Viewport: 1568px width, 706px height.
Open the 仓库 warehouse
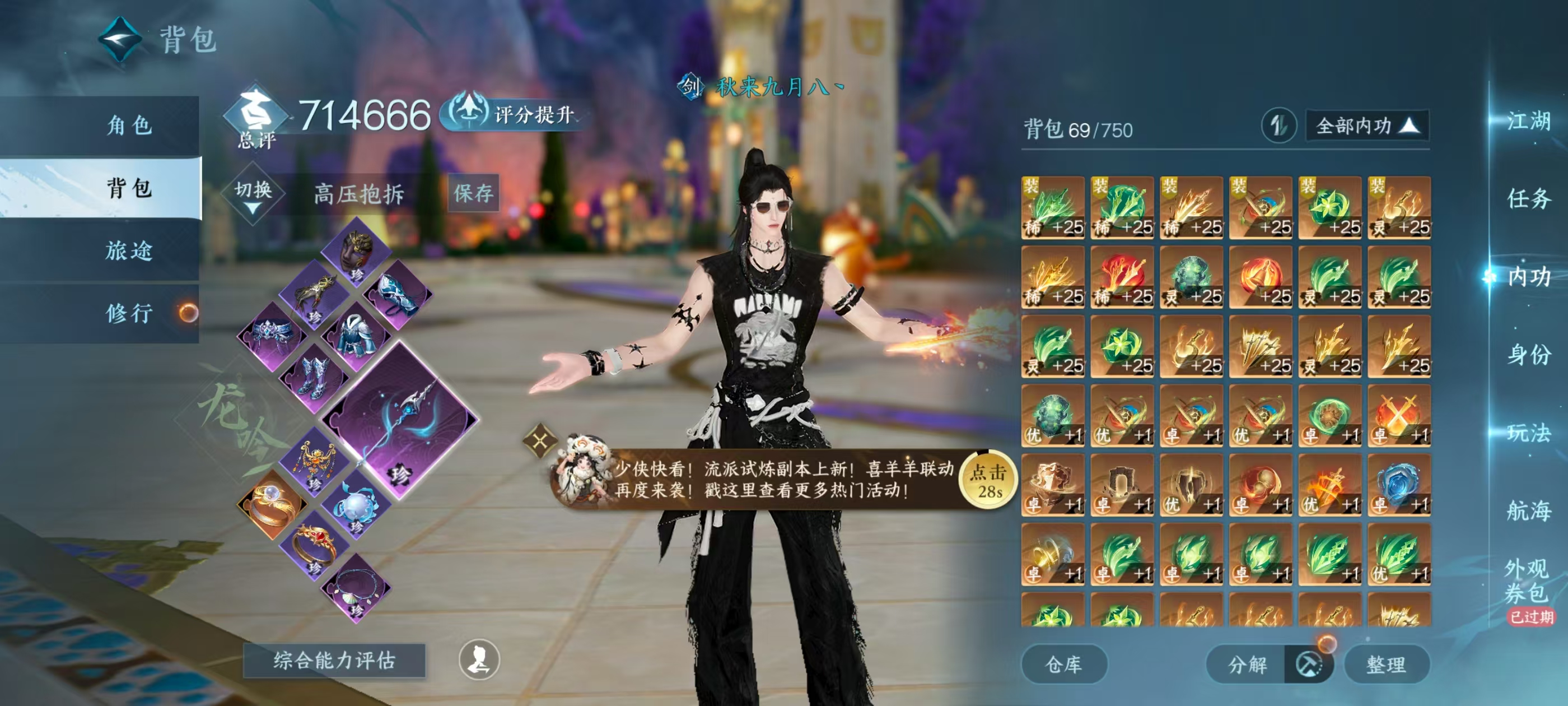pos(1065,665)
